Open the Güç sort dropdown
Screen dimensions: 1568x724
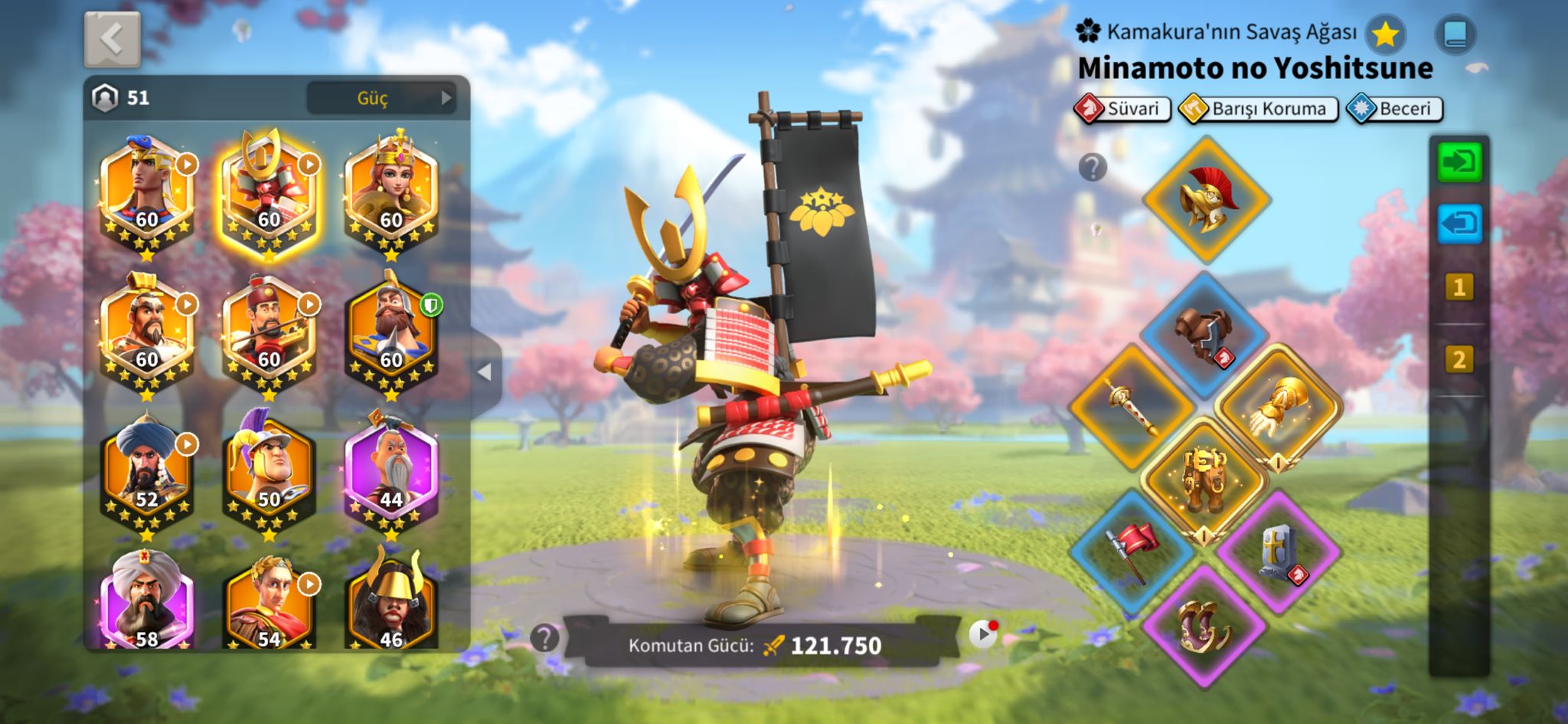pos(381,98)
